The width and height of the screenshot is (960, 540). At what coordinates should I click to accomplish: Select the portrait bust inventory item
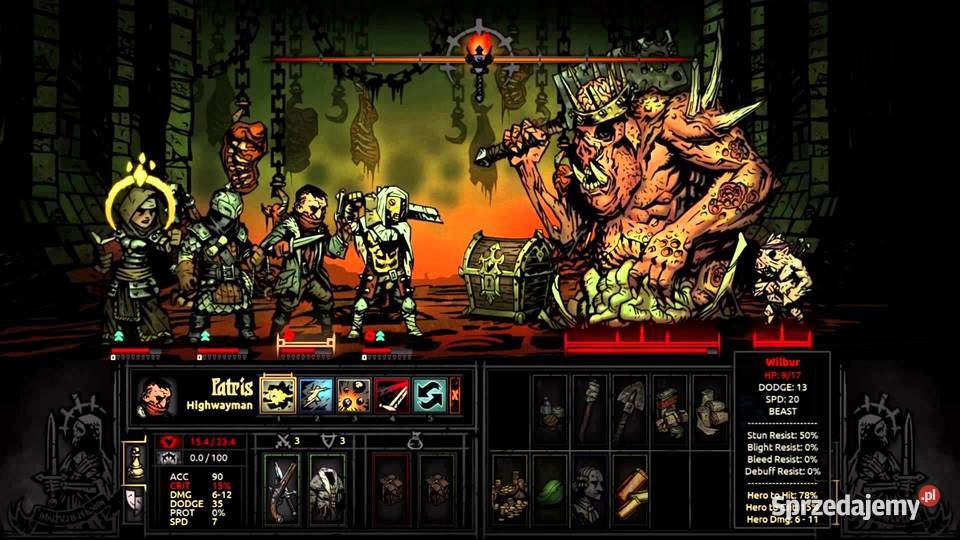590,489
